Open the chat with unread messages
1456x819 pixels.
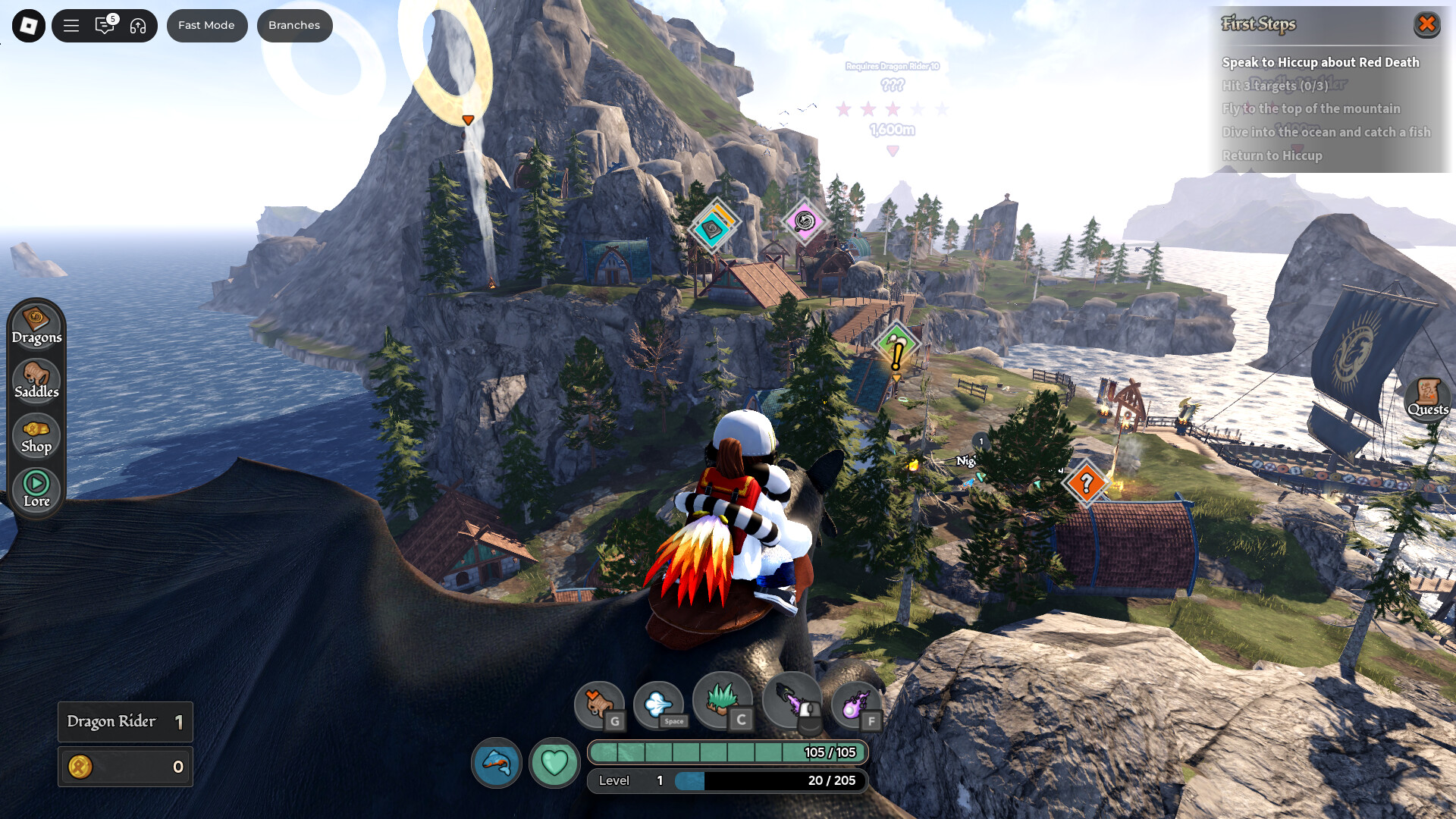click(105, 26)
